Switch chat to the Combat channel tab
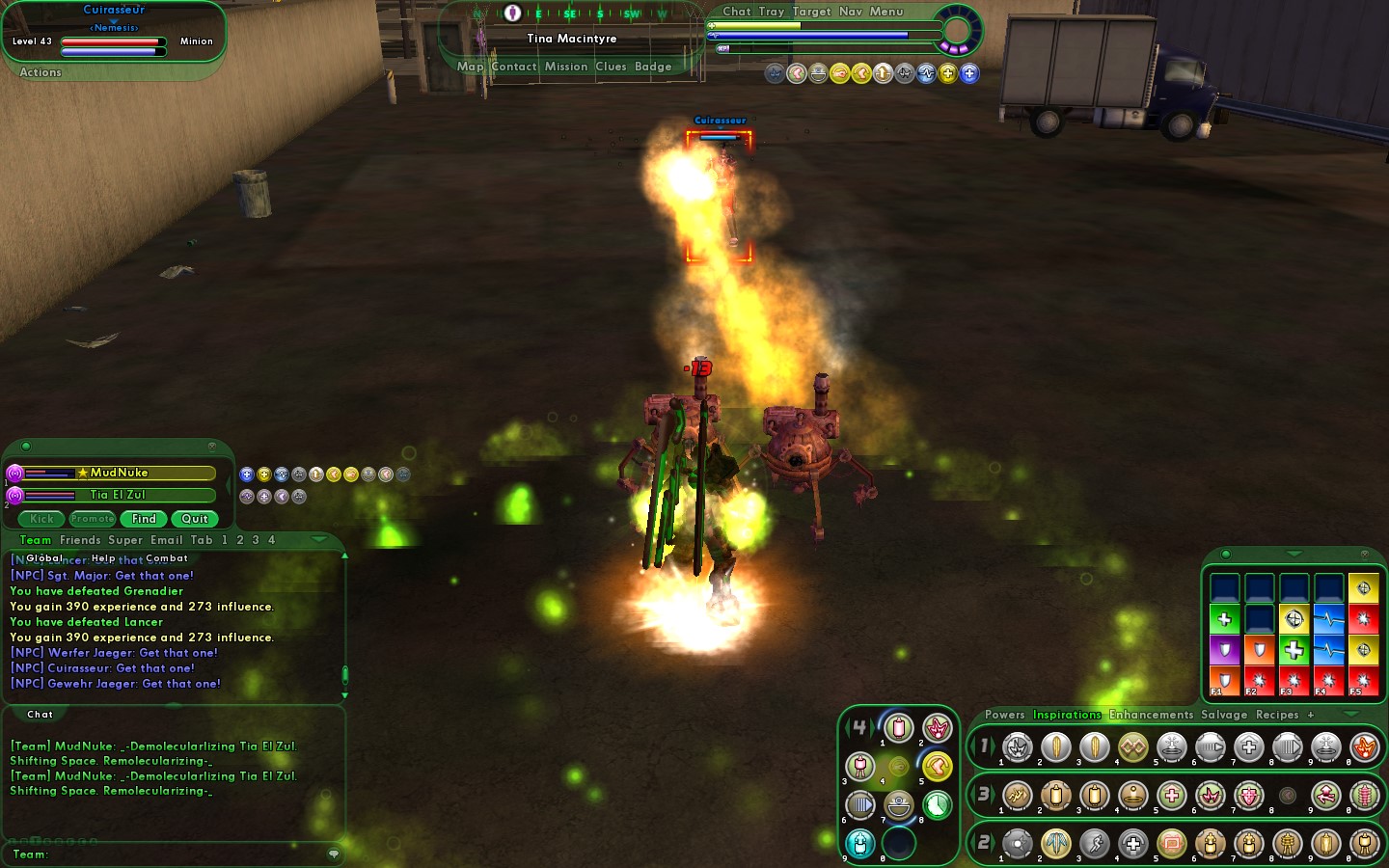Viewport: 1389px width, 868px height. coord(167,558)
